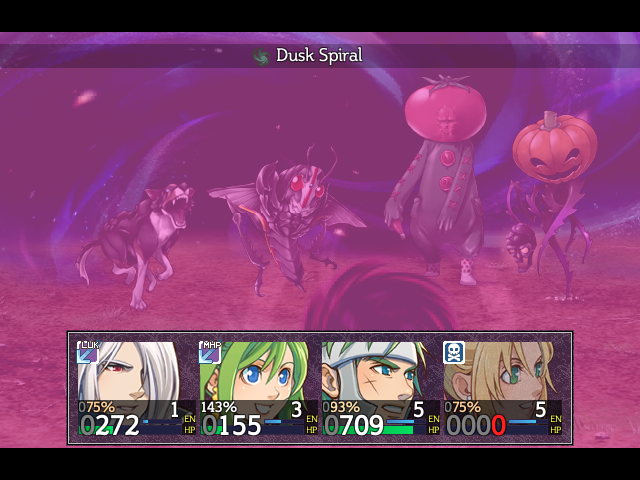Choose the green-haired party member portrait
The width and height of the screenshot is (640, 480).
255,375
